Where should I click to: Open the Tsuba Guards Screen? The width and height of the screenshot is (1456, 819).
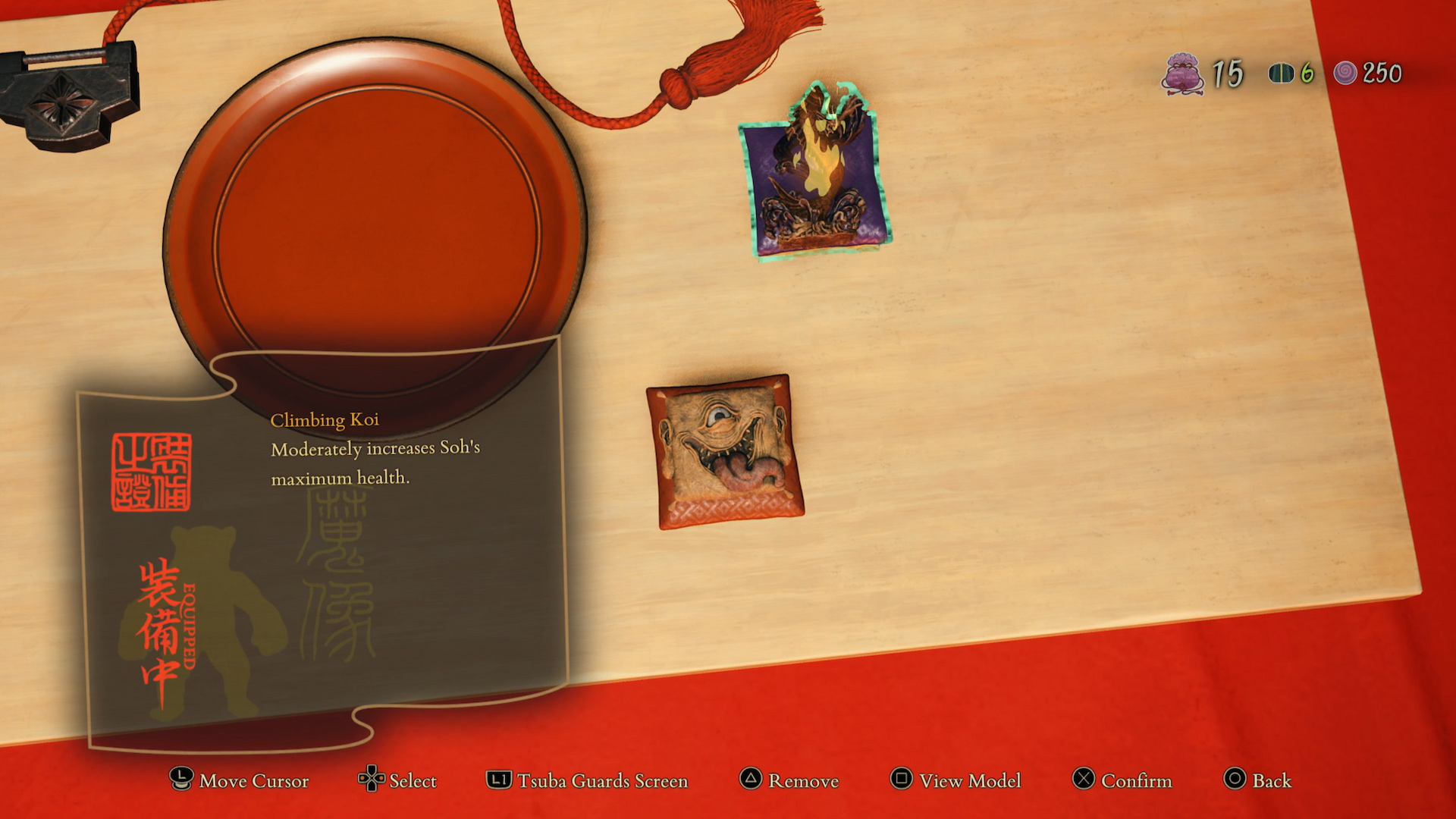tap(601, 781)
